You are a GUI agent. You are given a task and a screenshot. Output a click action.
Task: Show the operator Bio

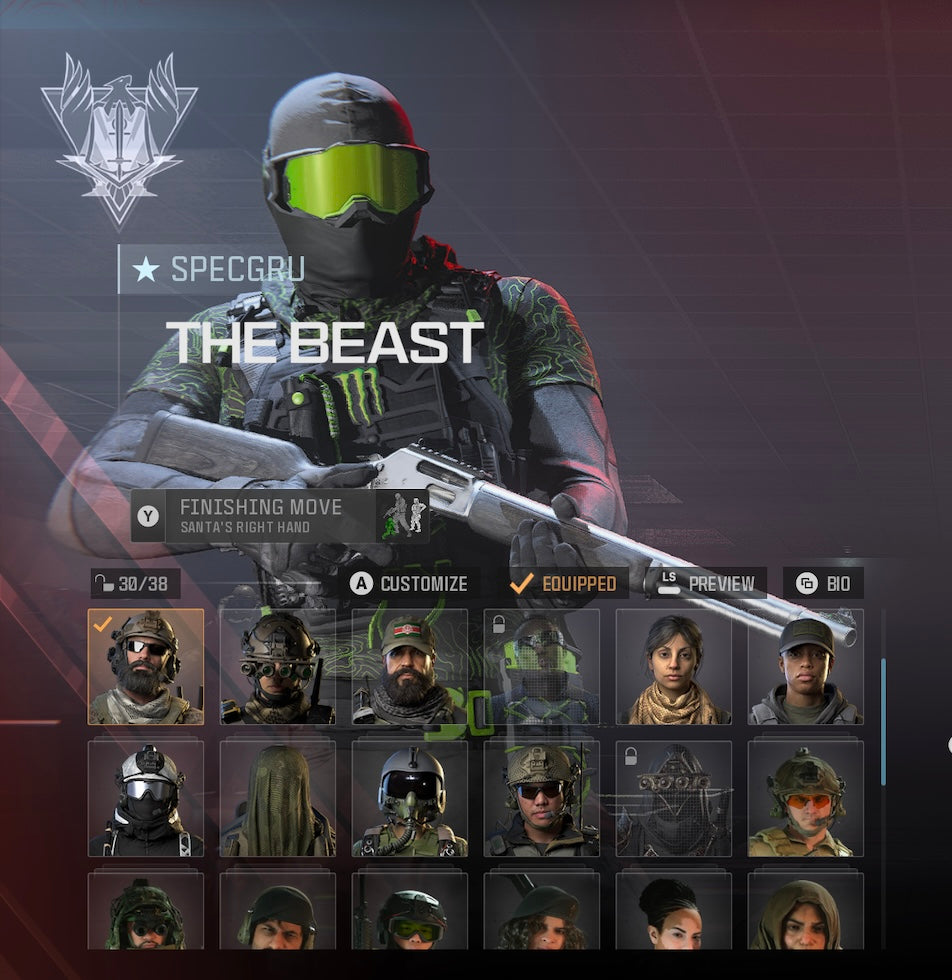[823, 583]
